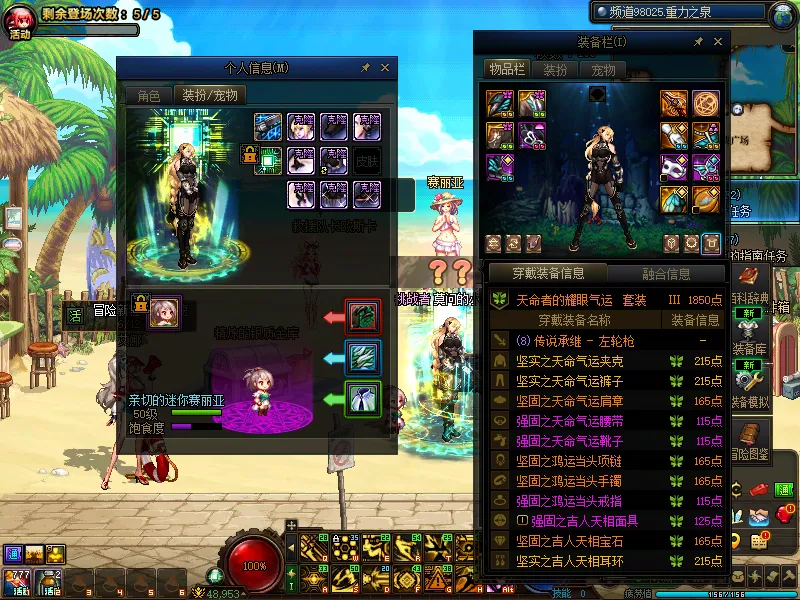Pin the 装备栏 equipment window

click(698, 43)
